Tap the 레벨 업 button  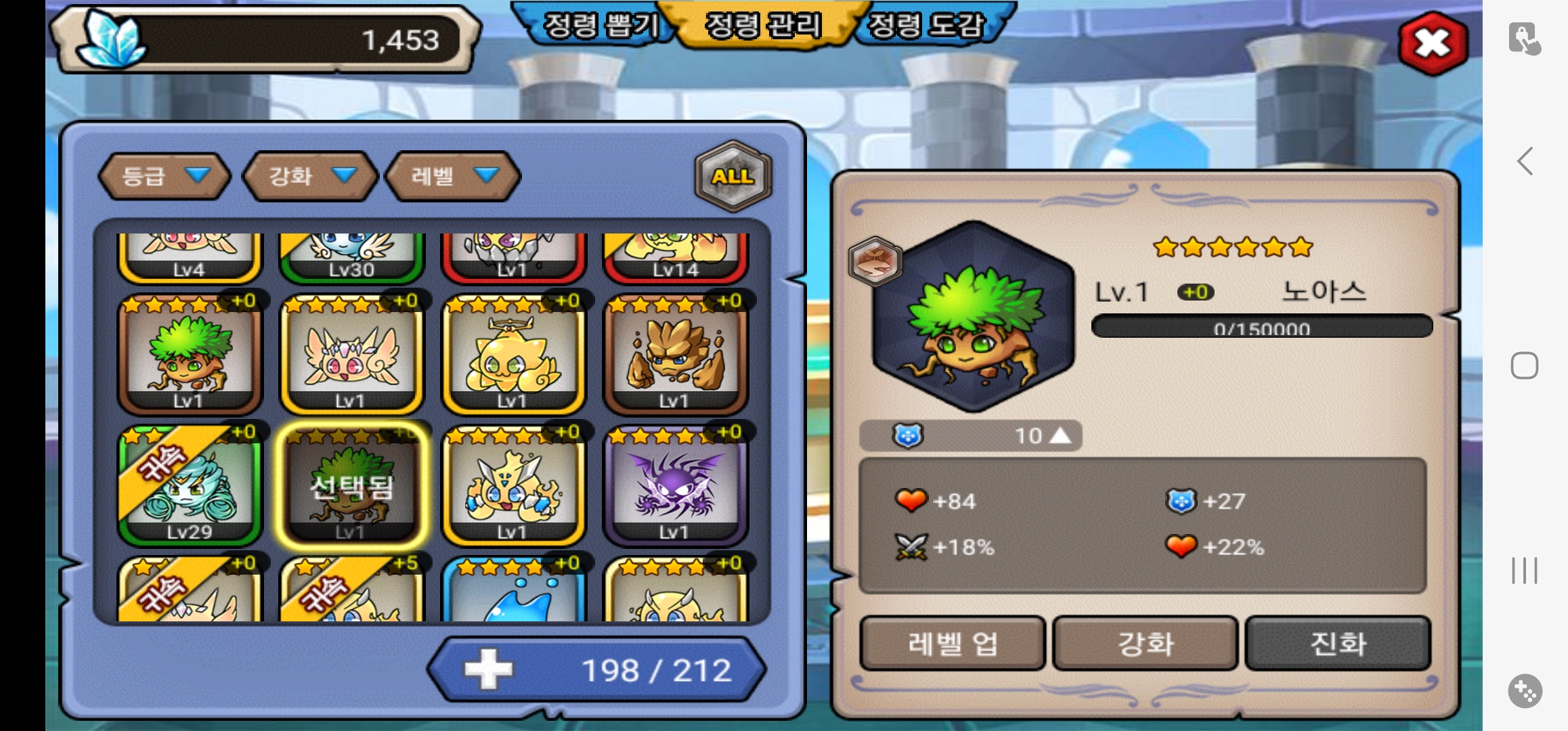952,643
